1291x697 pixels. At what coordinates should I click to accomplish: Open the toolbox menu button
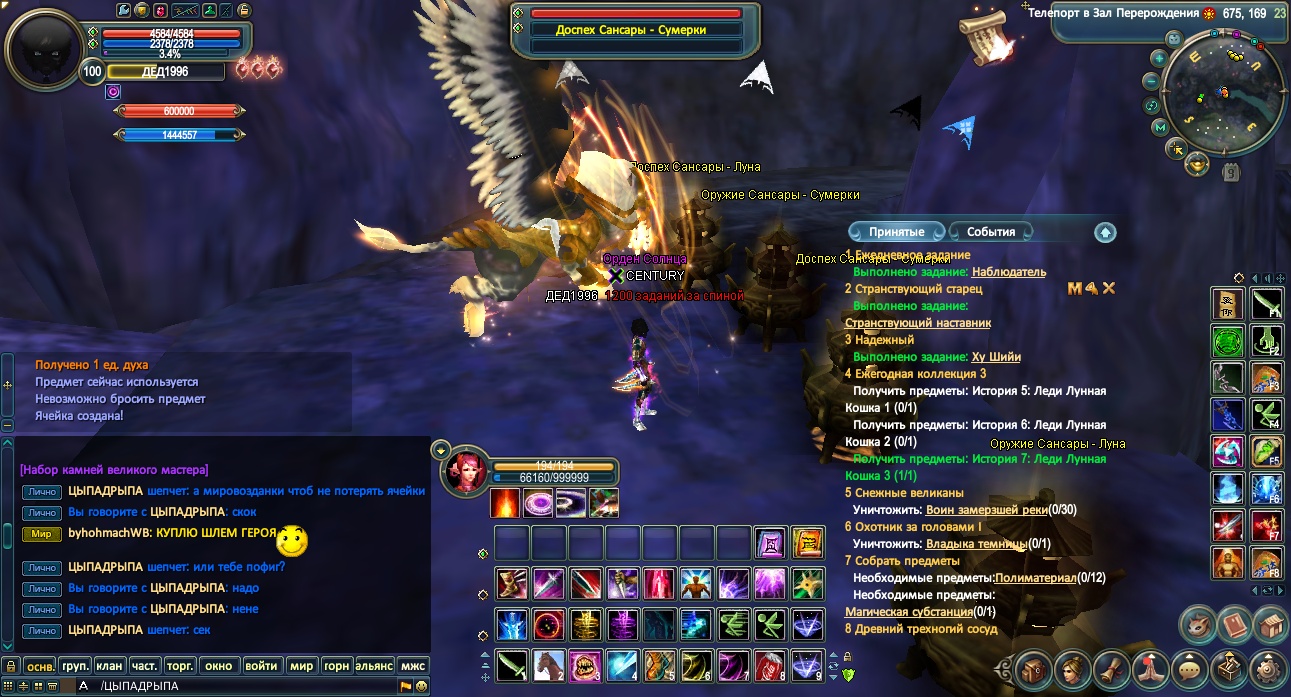(1229, 668)
